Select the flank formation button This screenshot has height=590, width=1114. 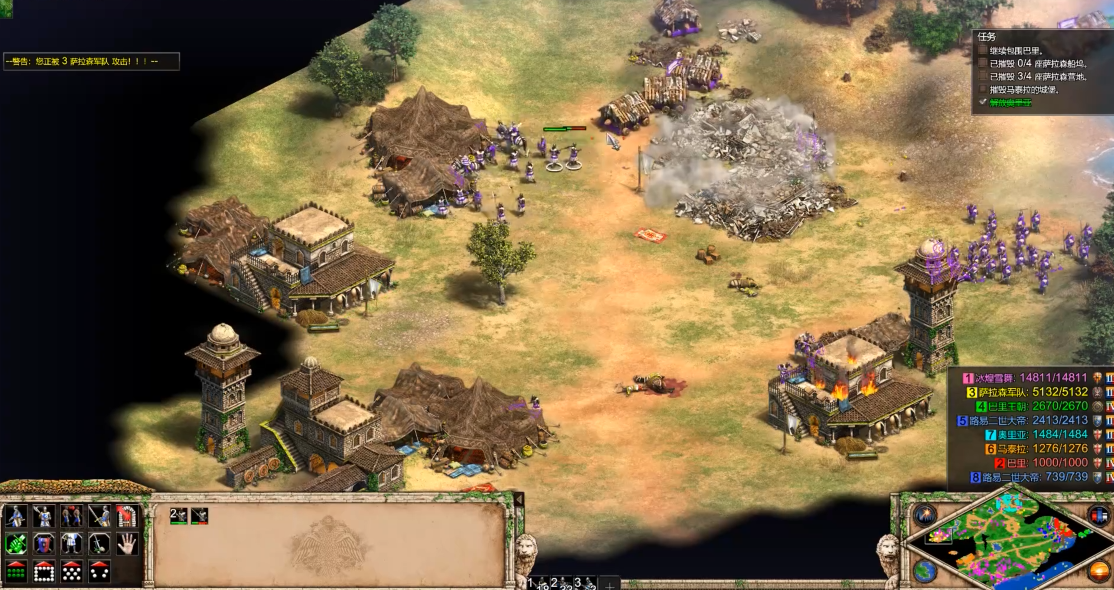coord(99,571)
